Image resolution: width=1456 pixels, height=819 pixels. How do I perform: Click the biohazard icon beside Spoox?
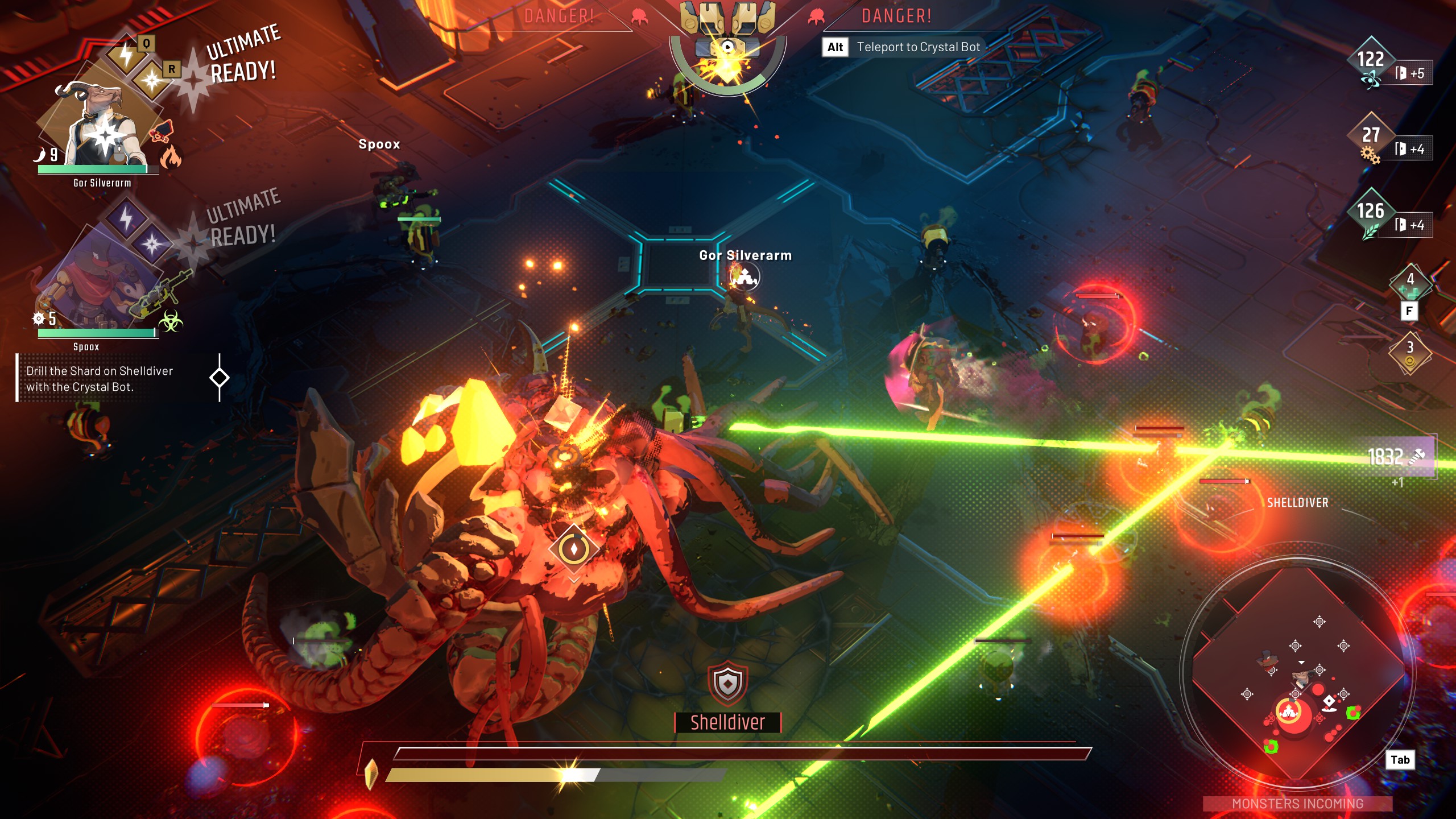coord(170,322)
